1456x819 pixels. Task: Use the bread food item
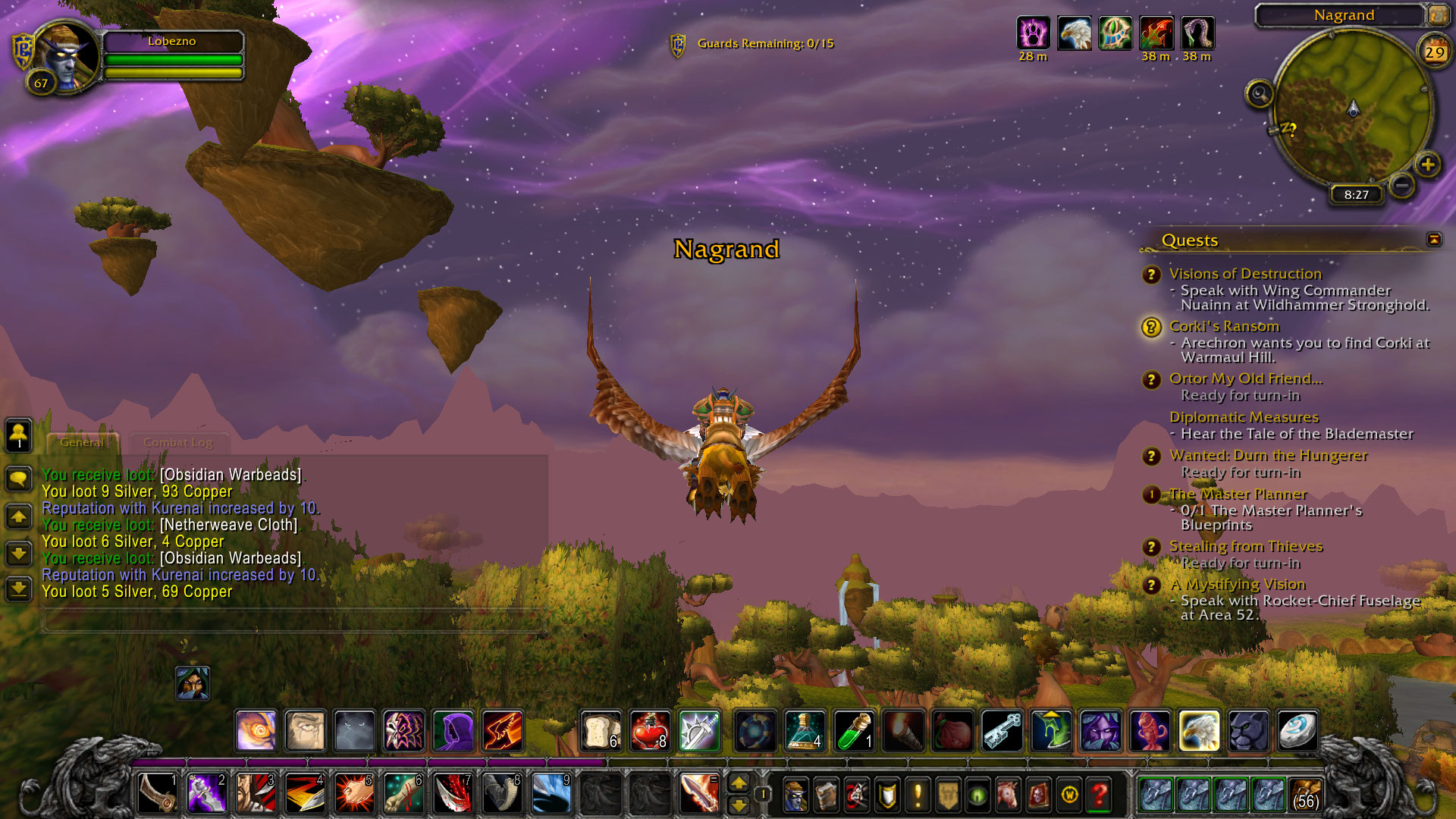tap(601, 731)
